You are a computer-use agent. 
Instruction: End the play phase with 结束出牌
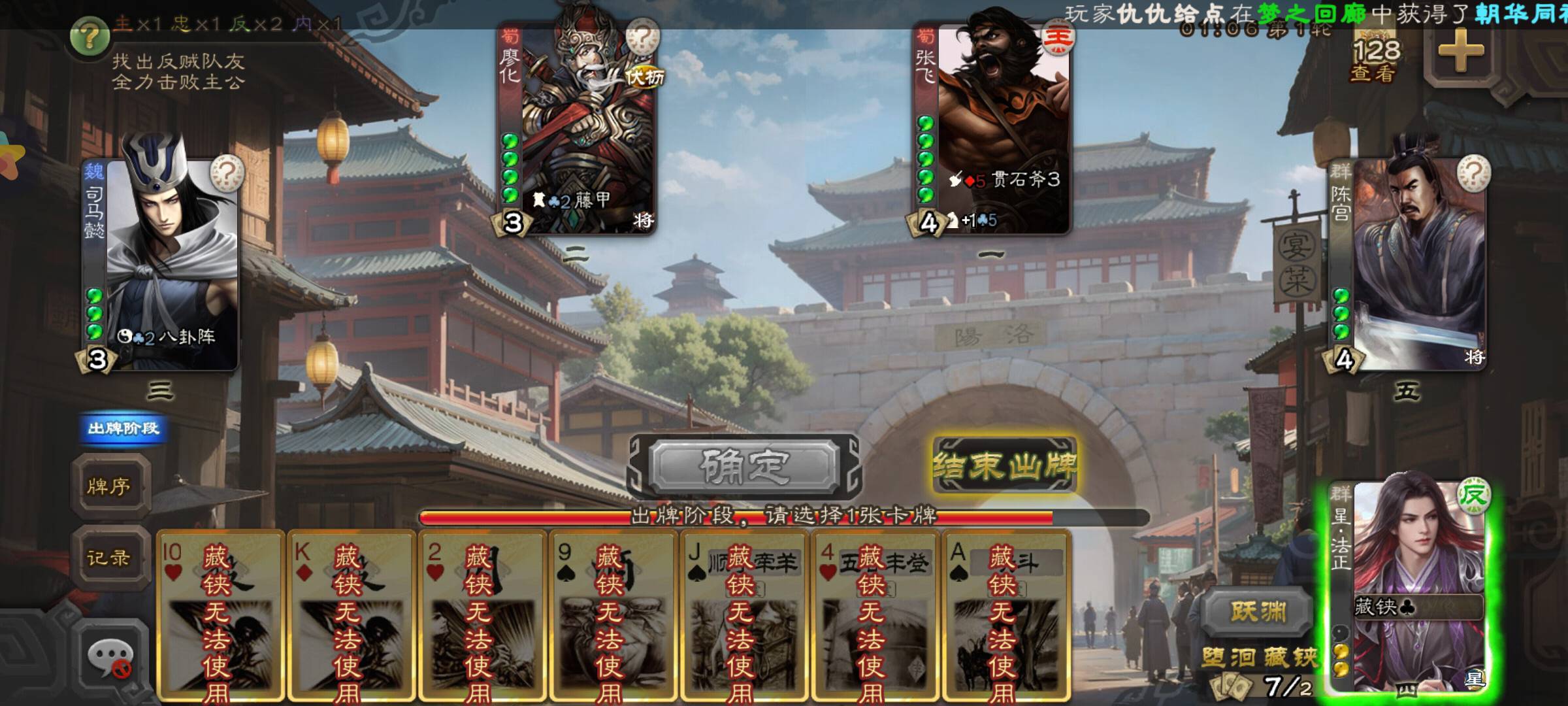[1004, 466]
